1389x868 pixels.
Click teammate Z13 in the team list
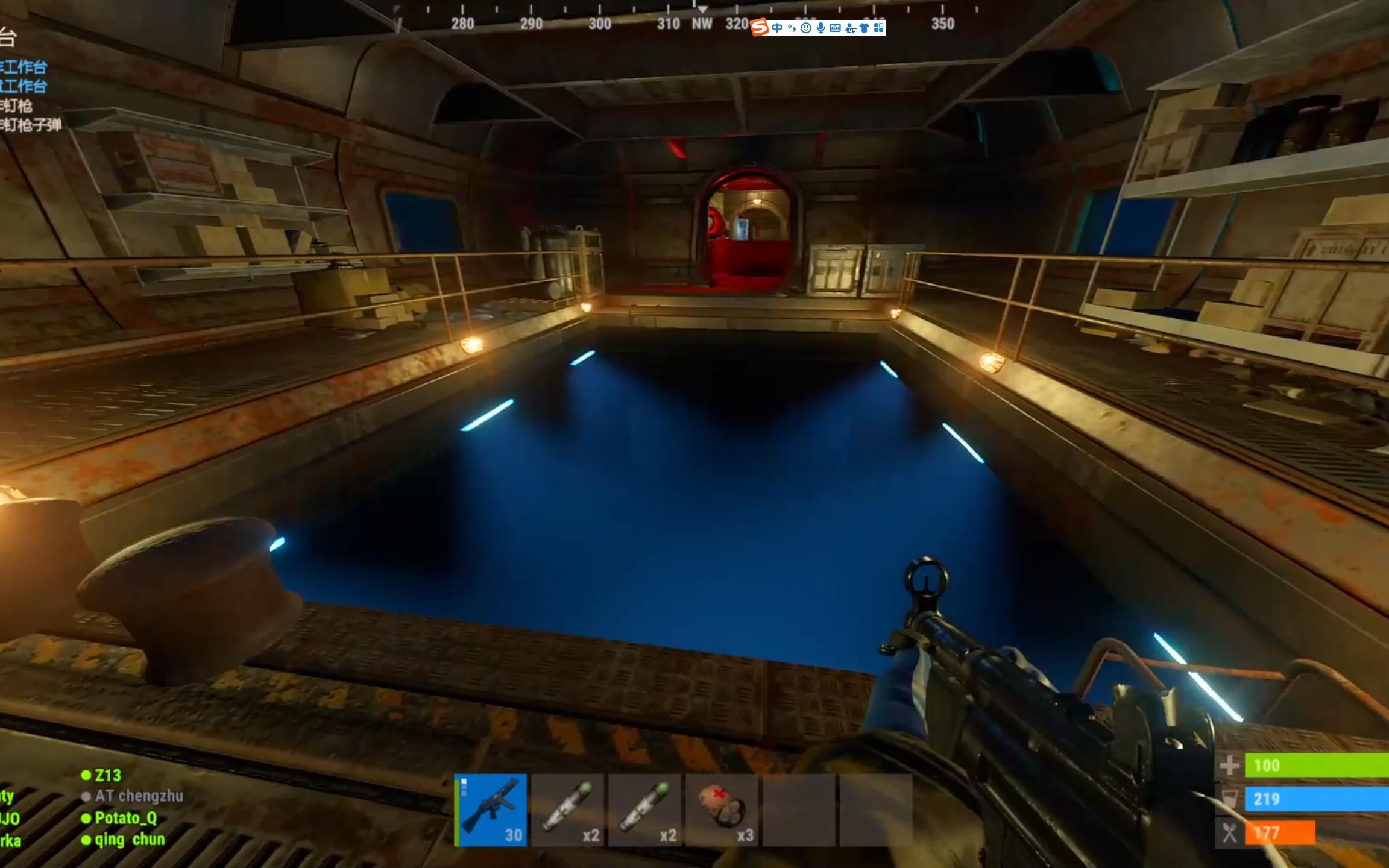(x=107, y=775)
